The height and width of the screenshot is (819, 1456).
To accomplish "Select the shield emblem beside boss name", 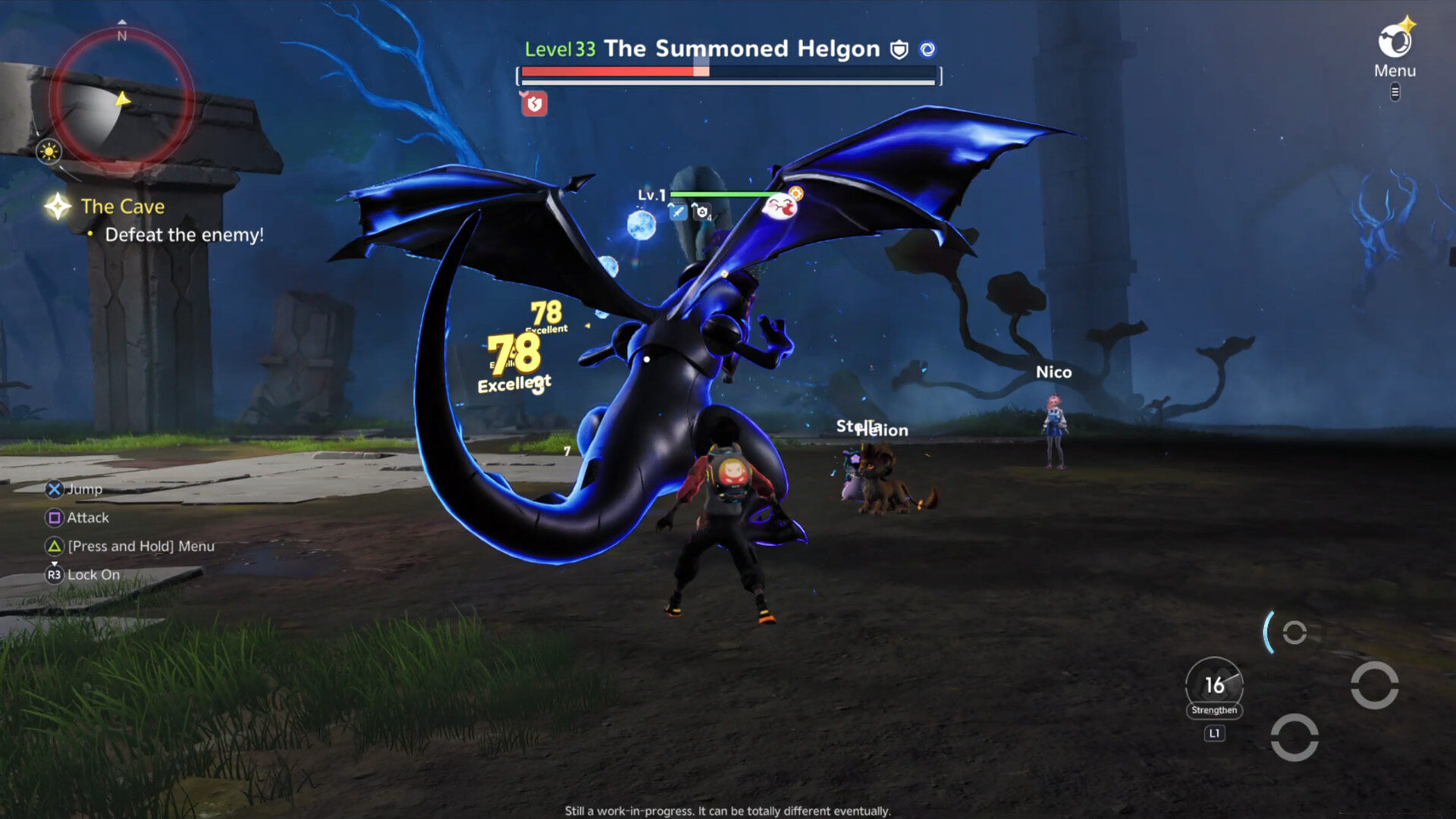I will point(897,50).
